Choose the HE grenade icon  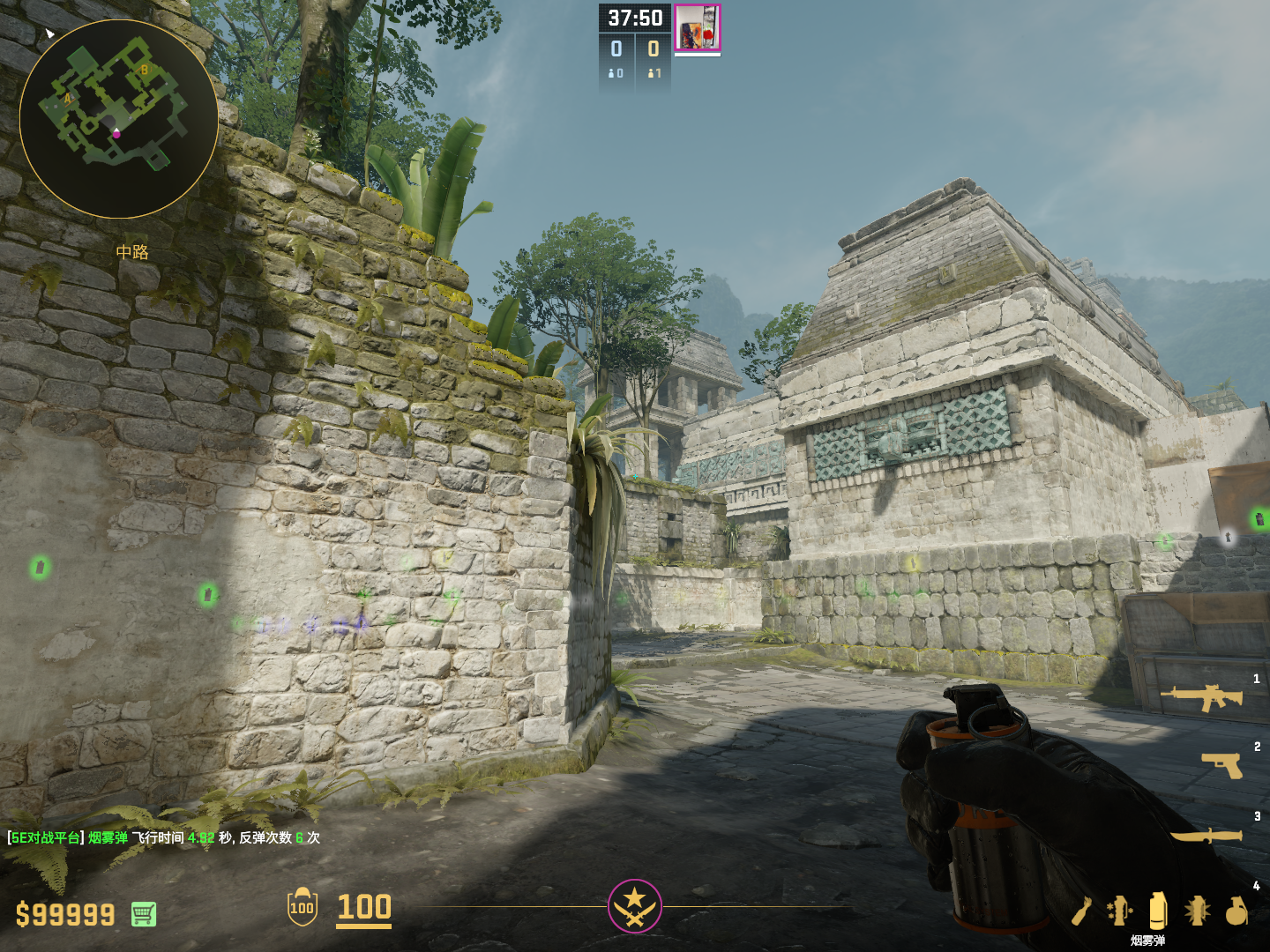1236,911
